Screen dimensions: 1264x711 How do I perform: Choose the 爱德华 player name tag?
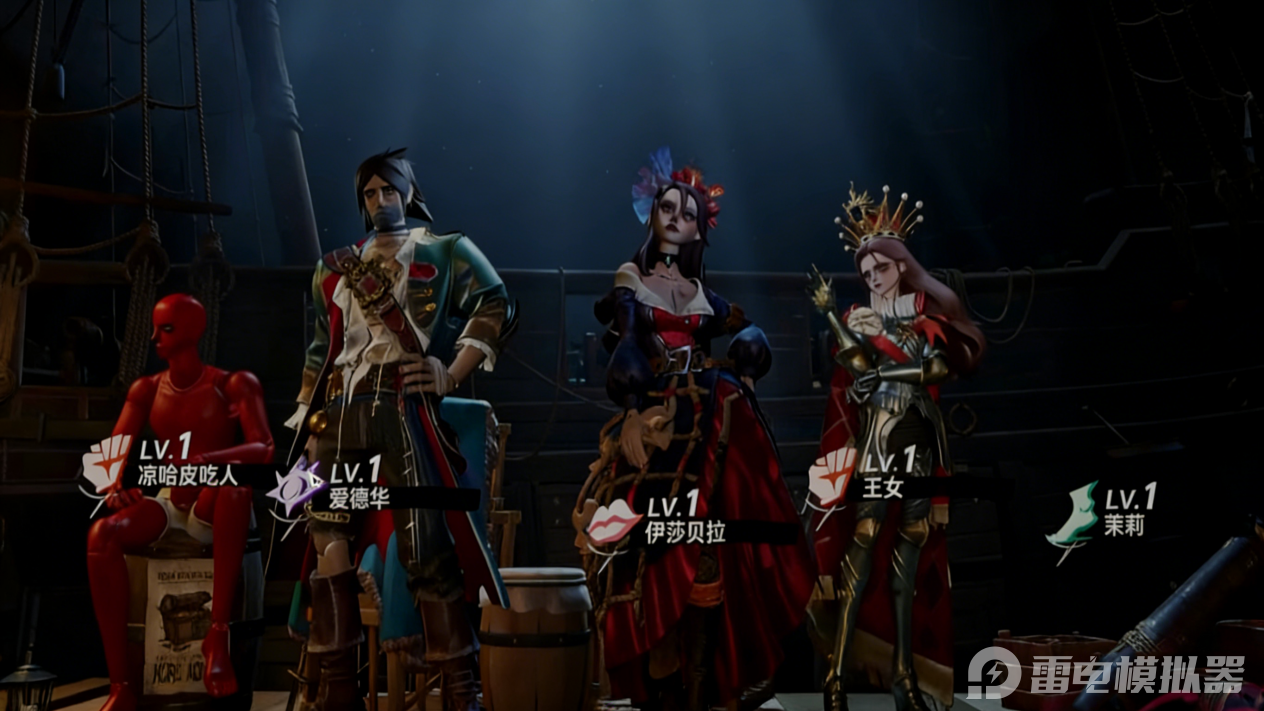coord(359,497)
